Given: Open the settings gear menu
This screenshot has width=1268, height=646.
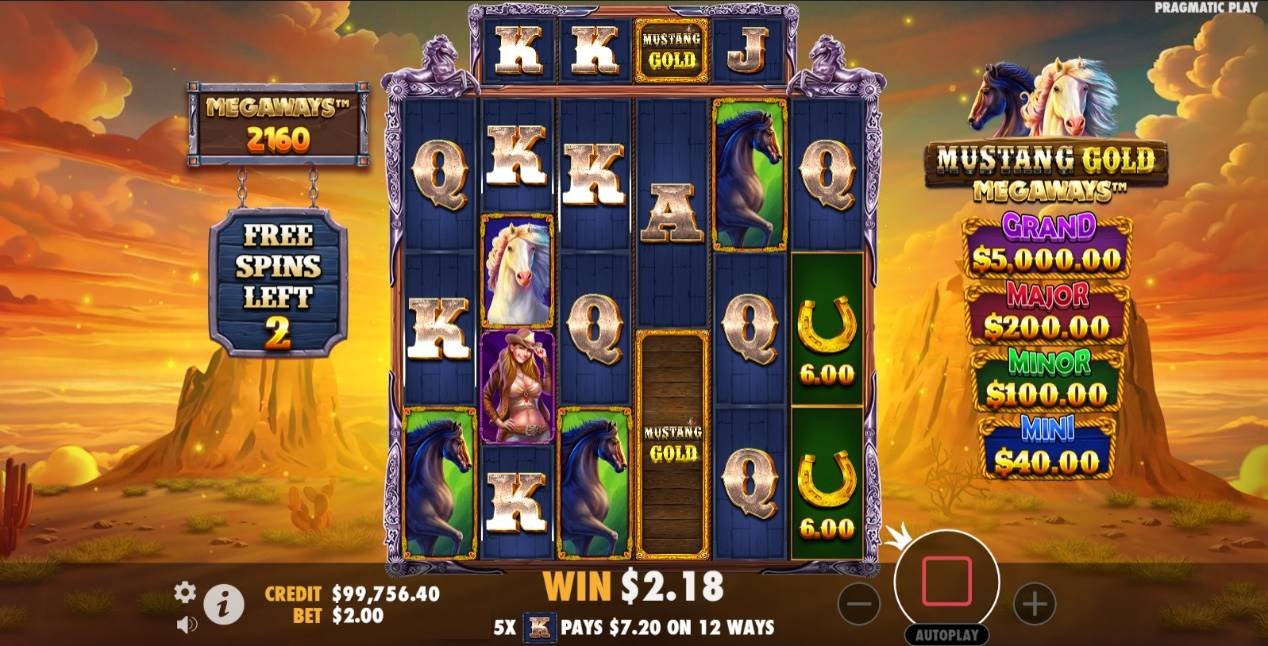Looking at the screenshot, I should click(185, 592).
